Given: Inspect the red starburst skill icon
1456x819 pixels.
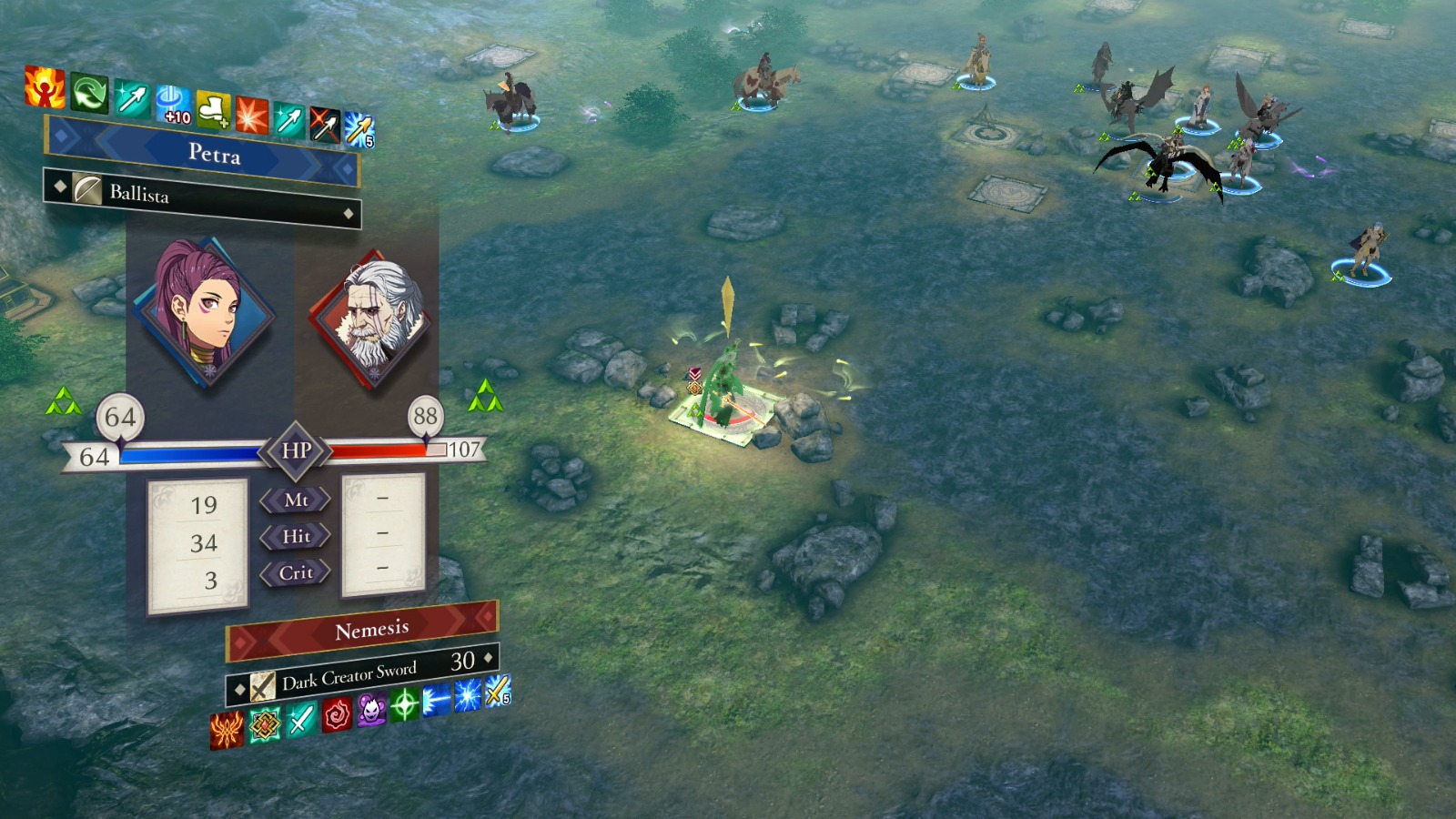Looking at the screenshot, I should pyautogui.click(x=251, y=115).
